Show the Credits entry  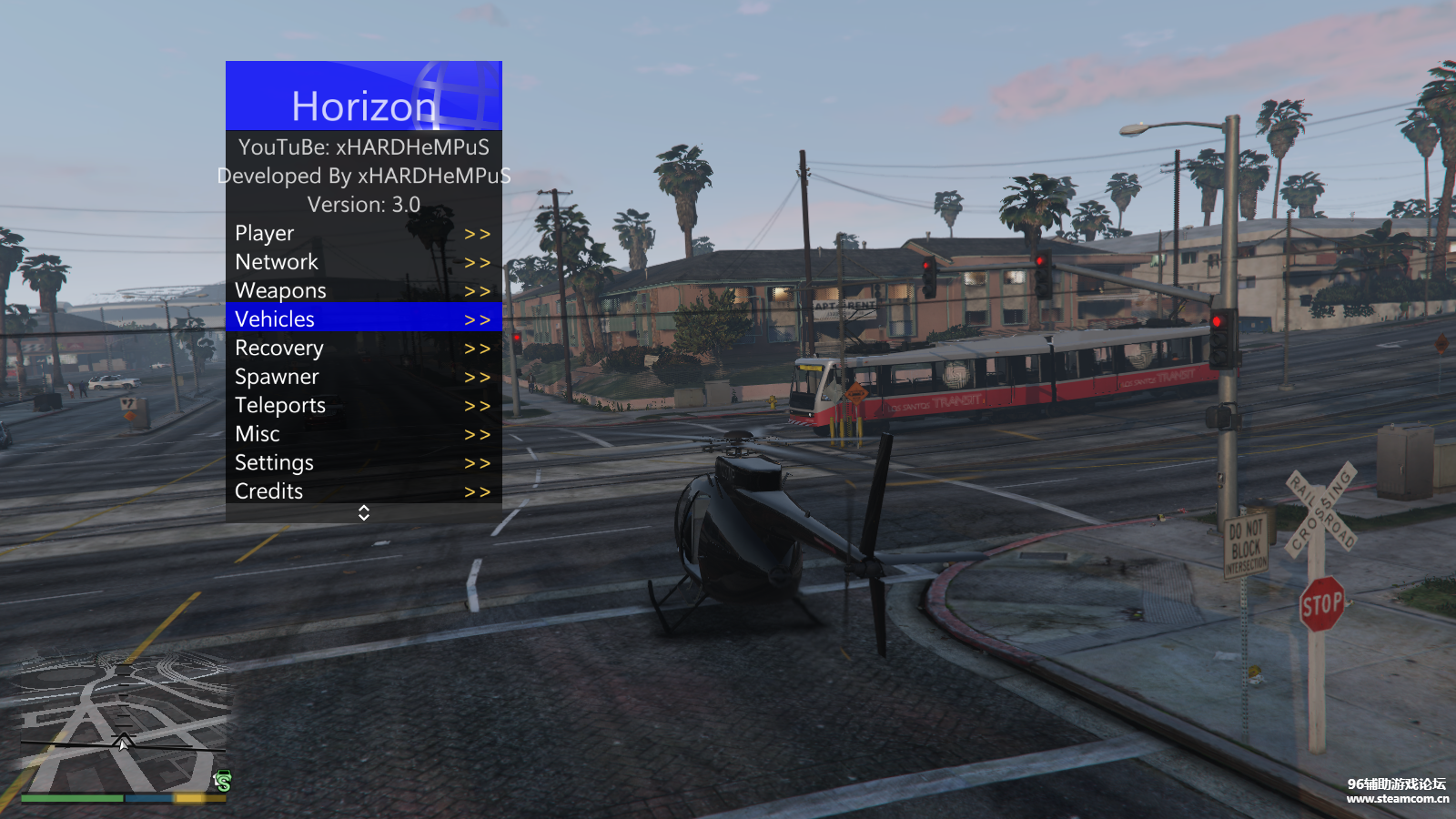click(363, 491)
